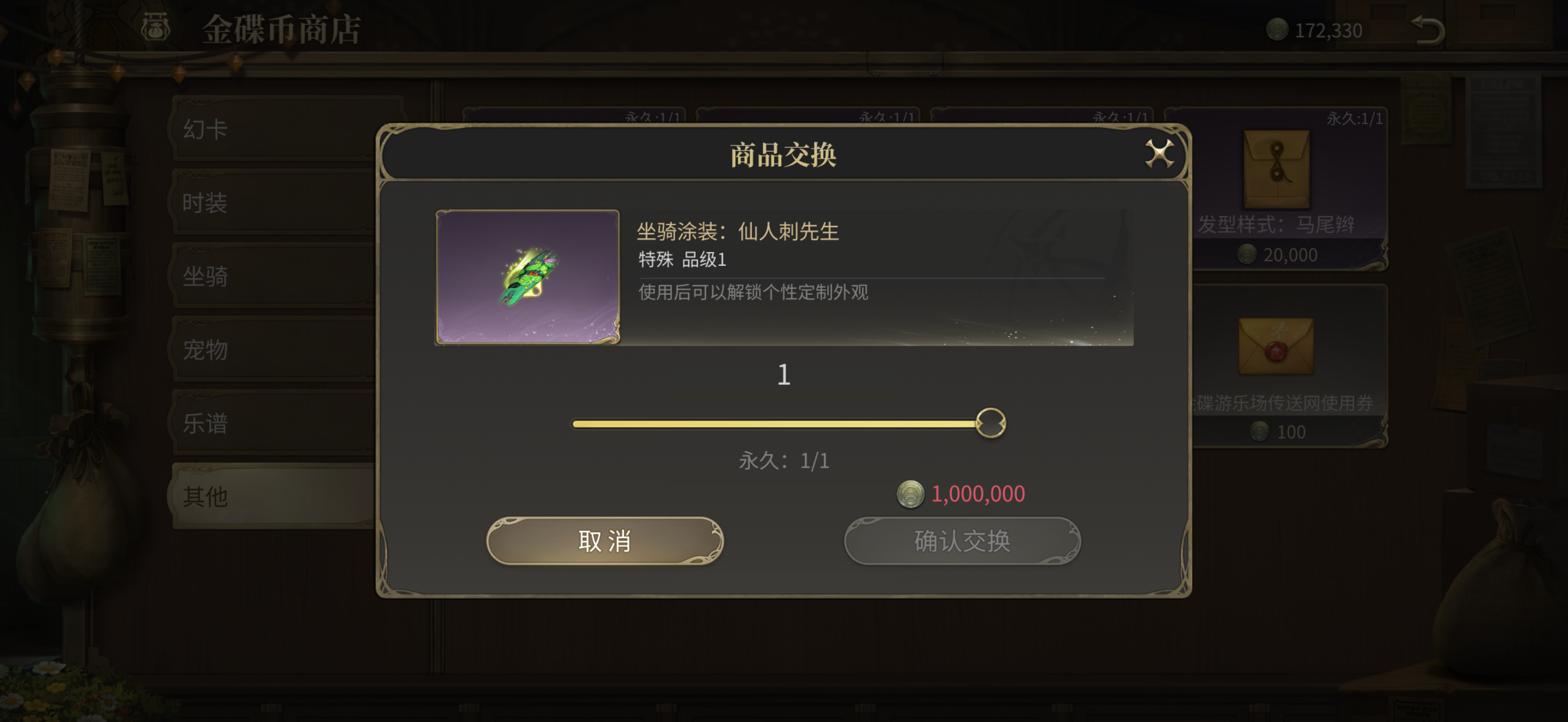Click the envelope icon of the 马尾辫 hairstyle item

coord(1278,168)
